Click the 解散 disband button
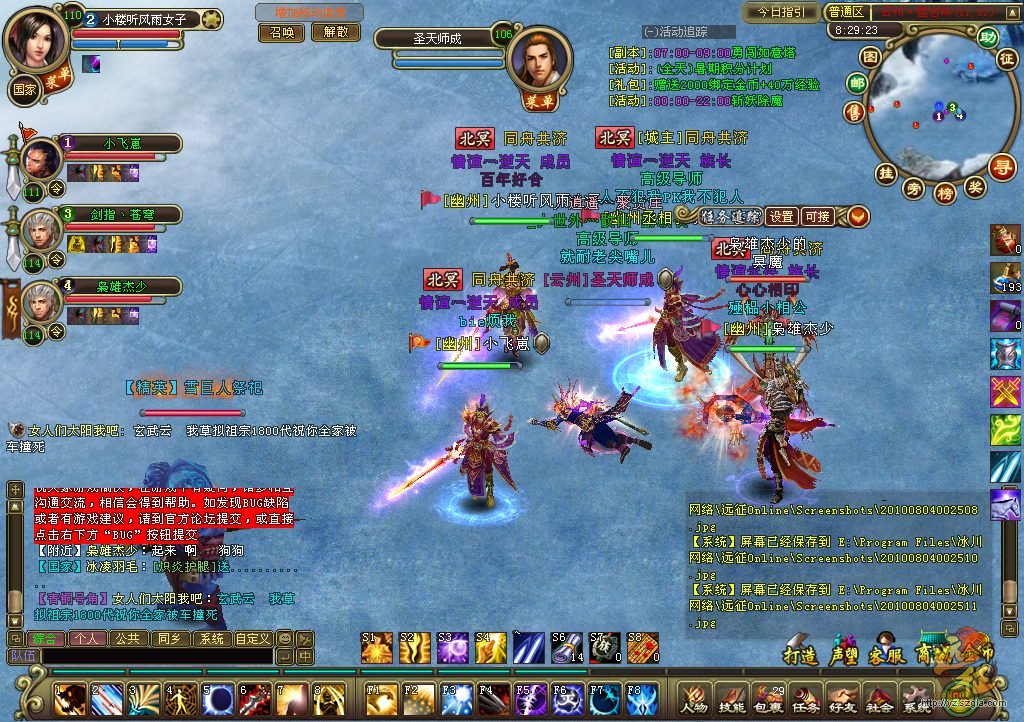1024x722 pixels. pos(335,32)
